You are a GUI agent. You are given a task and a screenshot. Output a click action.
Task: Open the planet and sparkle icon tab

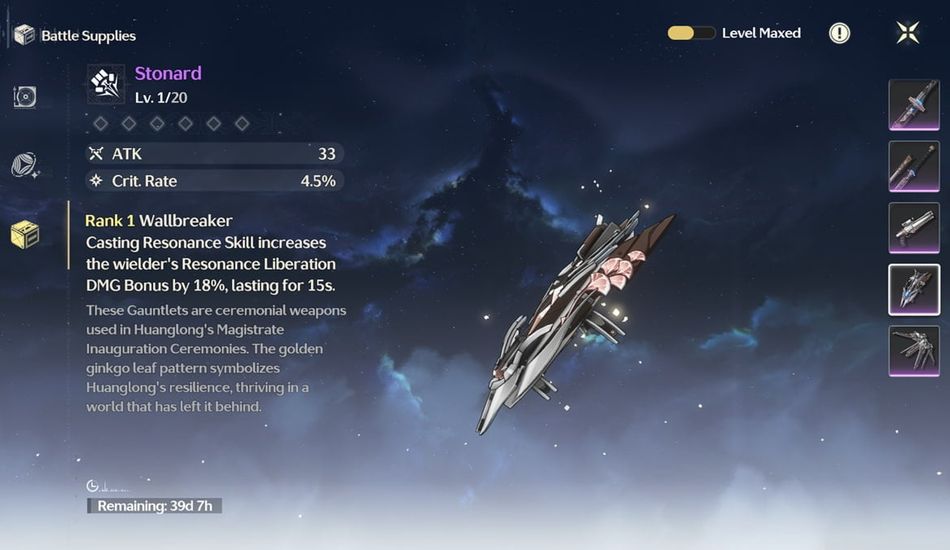click(25, 166)
